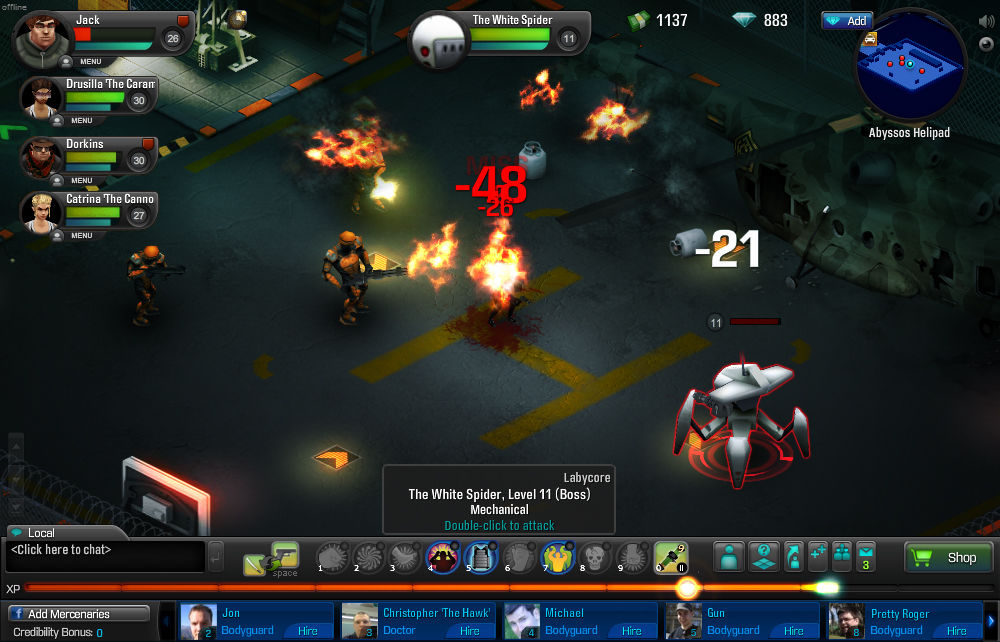
Task: Click the weapon swap pistol icon
Action: tap(285, 554)
